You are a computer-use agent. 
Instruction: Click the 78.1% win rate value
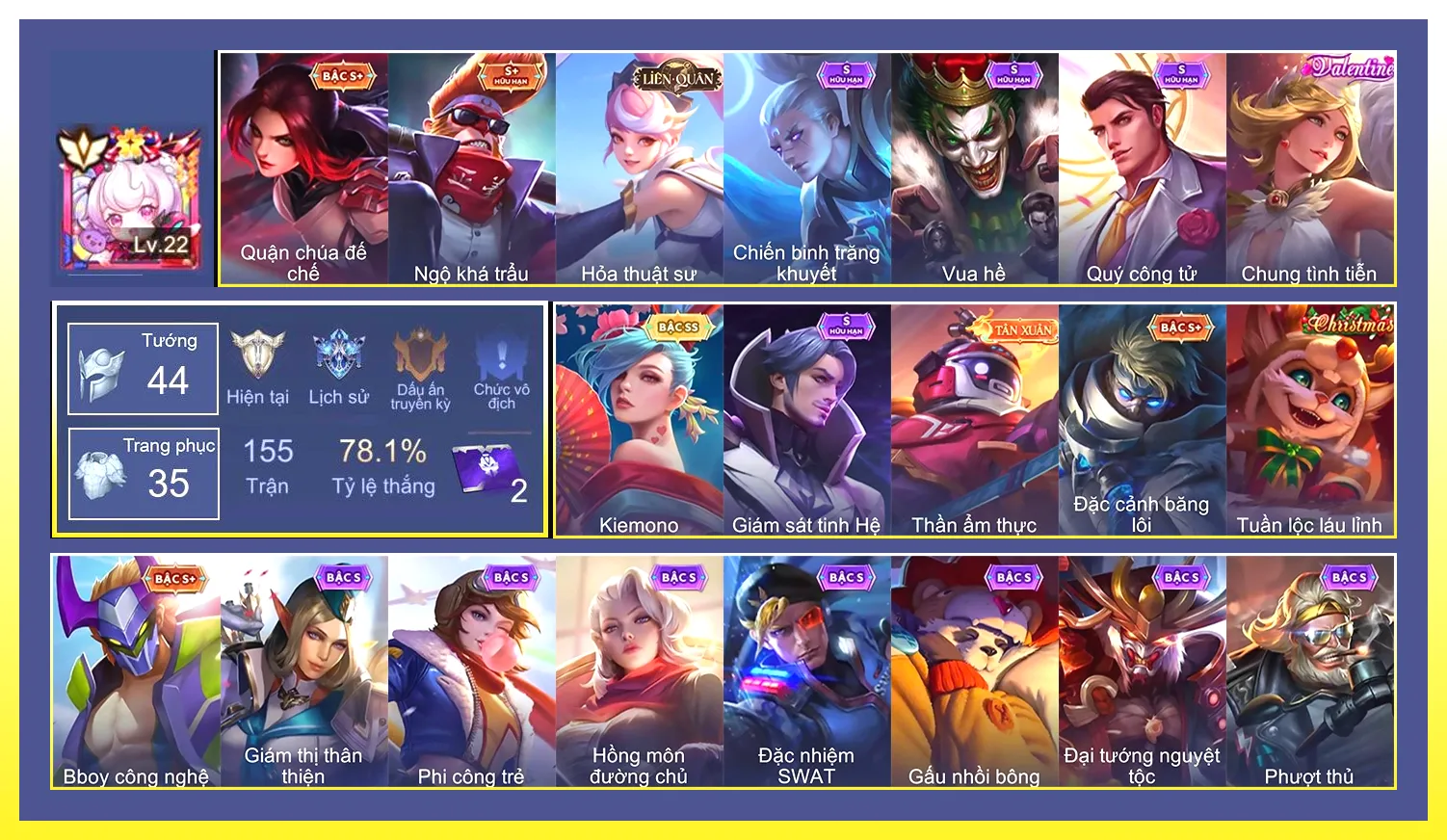click(x=381, y=451)
